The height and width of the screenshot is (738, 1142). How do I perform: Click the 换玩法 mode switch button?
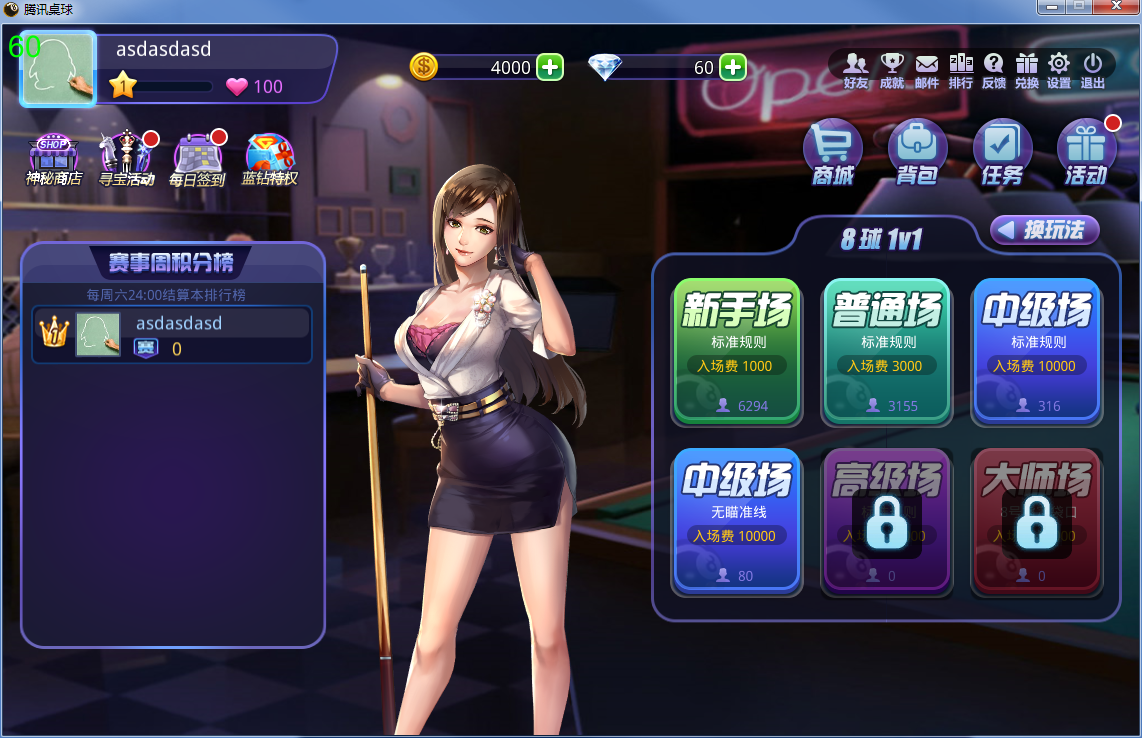click(1044, 230)
